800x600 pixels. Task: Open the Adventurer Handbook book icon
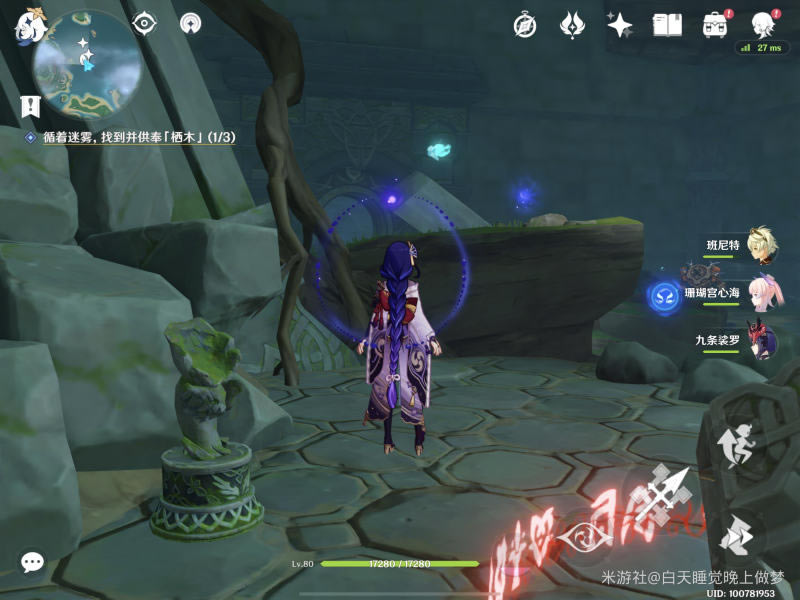667,25
